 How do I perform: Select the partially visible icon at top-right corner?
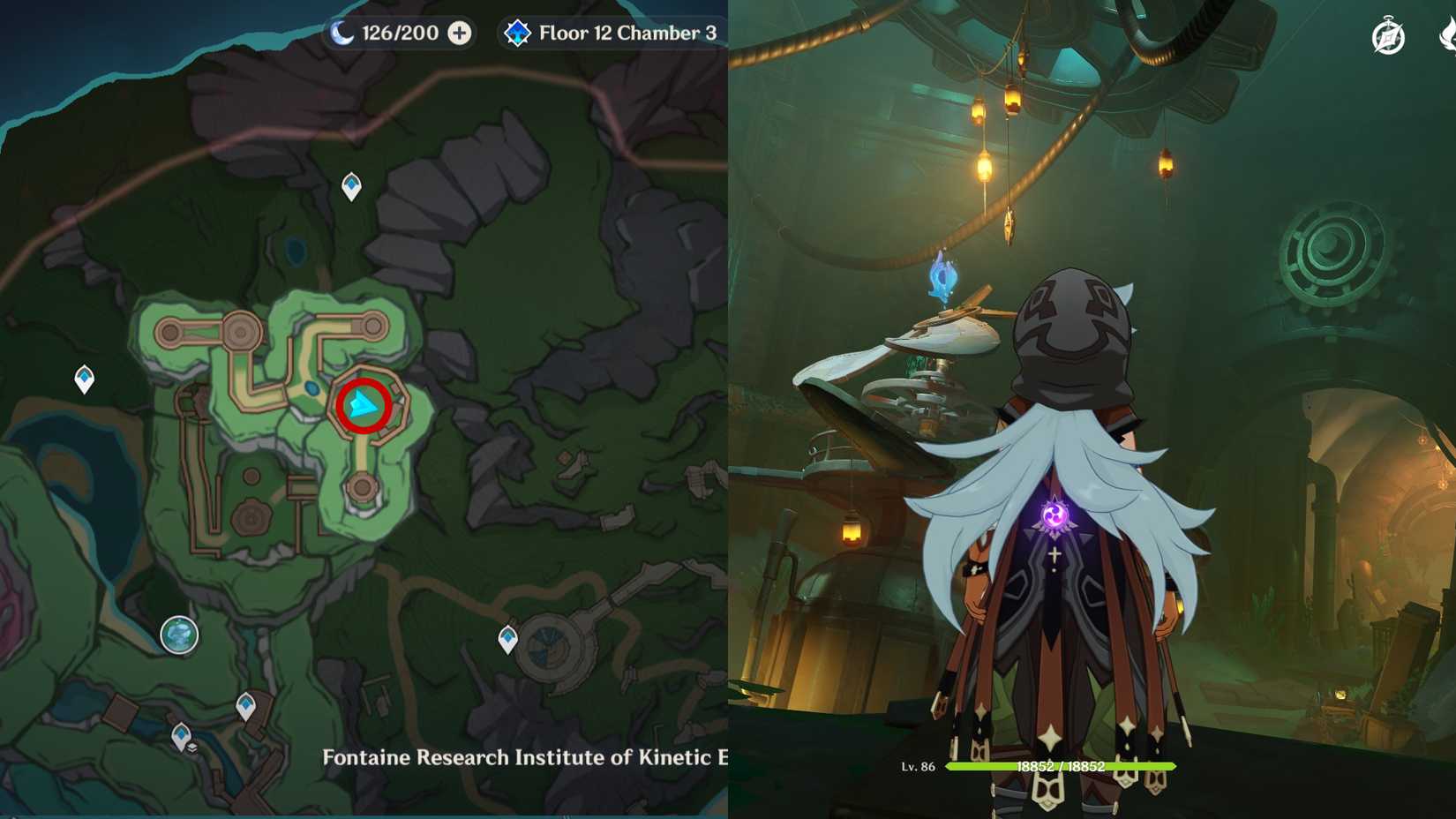1450,35
